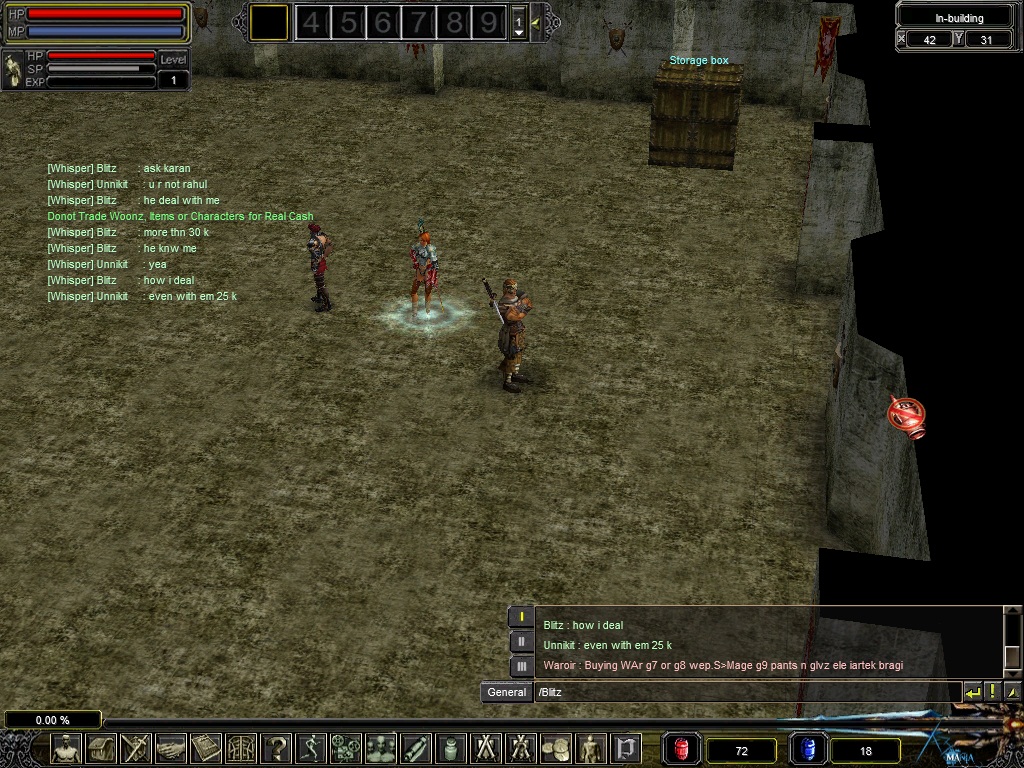Use the red HP potion slot
Image resolution: width=1024 pixels, height=768 pixels.
682,748
